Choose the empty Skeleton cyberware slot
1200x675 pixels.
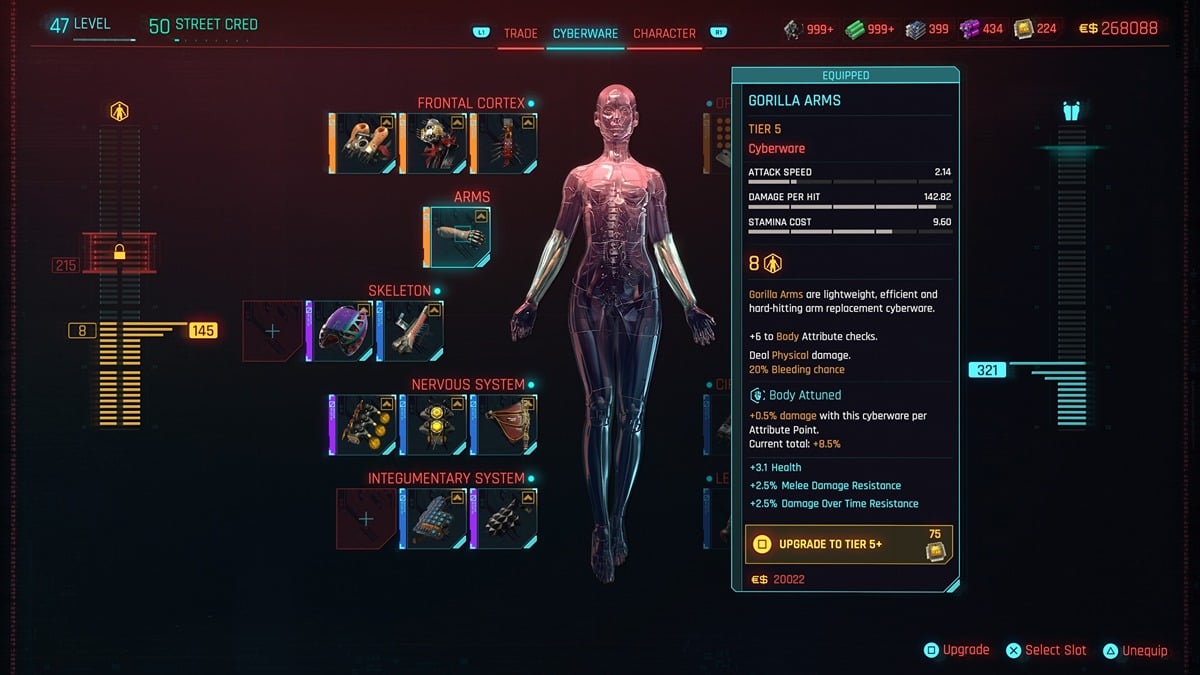click(x=273, y=331)
